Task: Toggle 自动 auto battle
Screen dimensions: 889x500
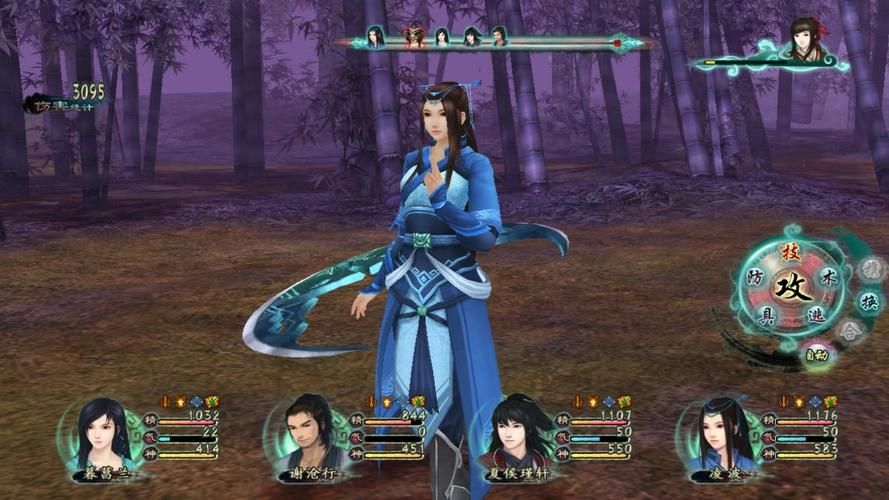Action: click(817, 353)
